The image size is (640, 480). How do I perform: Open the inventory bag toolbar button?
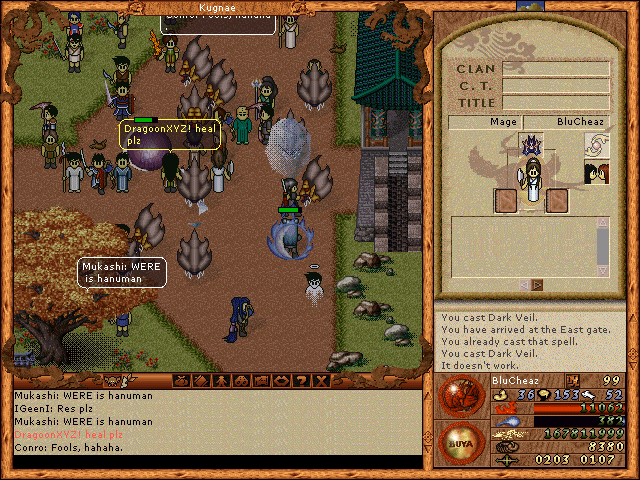(182, 380)
